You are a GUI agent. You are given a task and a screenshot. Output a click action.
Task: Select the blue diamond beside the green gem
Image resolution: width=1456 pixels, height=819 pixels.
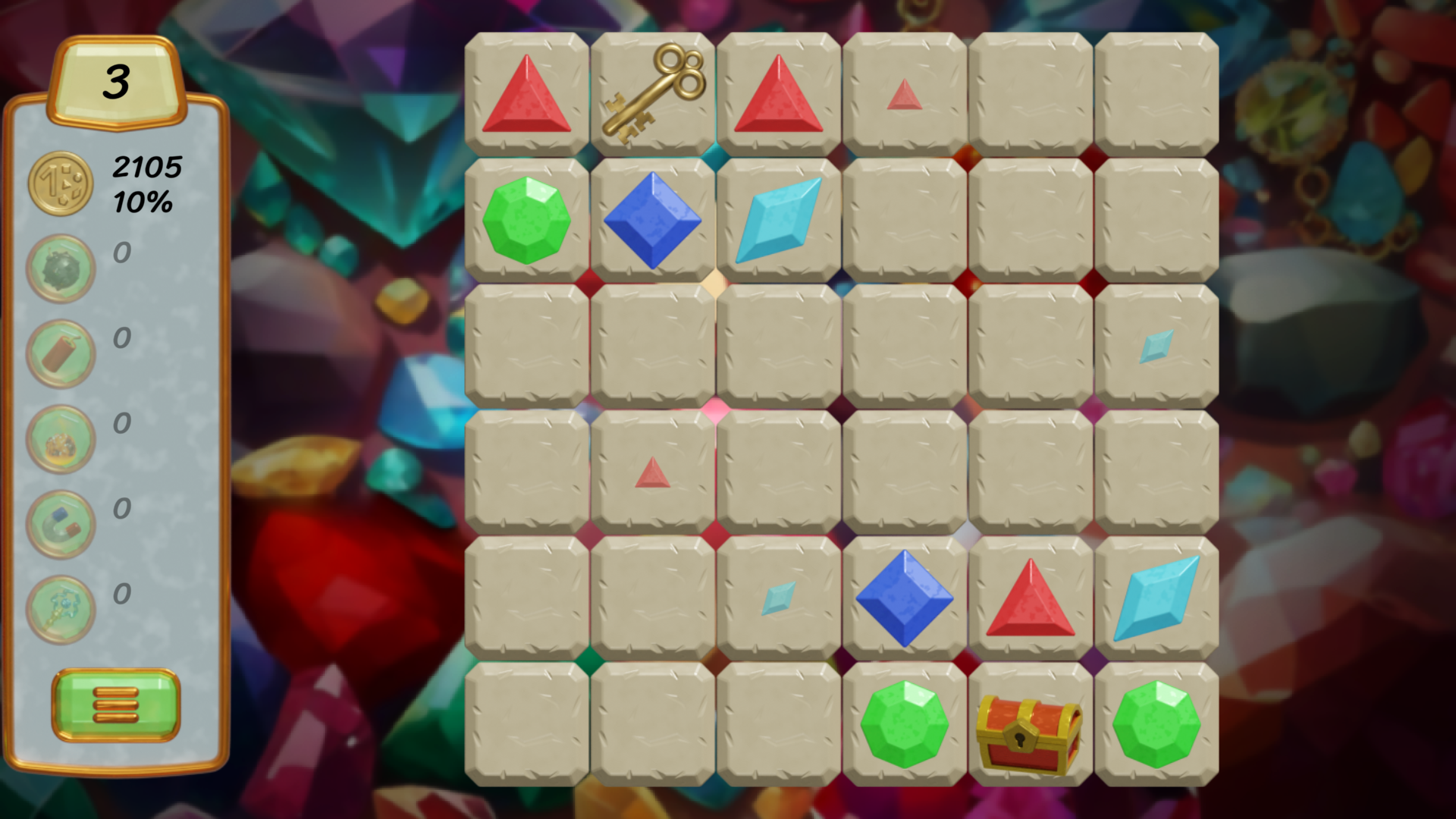(x=652, y=218)
